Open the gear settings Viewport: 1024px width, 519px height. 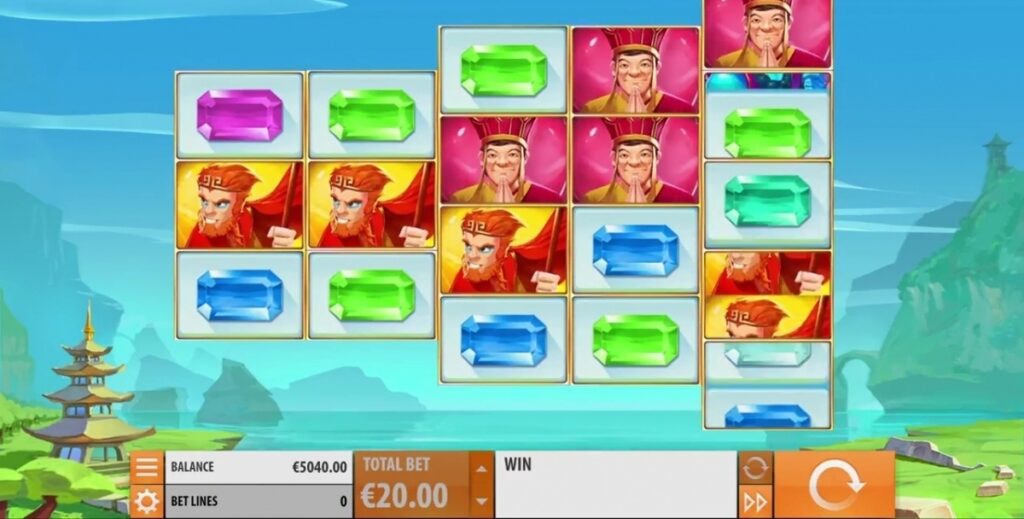(146, 501)
